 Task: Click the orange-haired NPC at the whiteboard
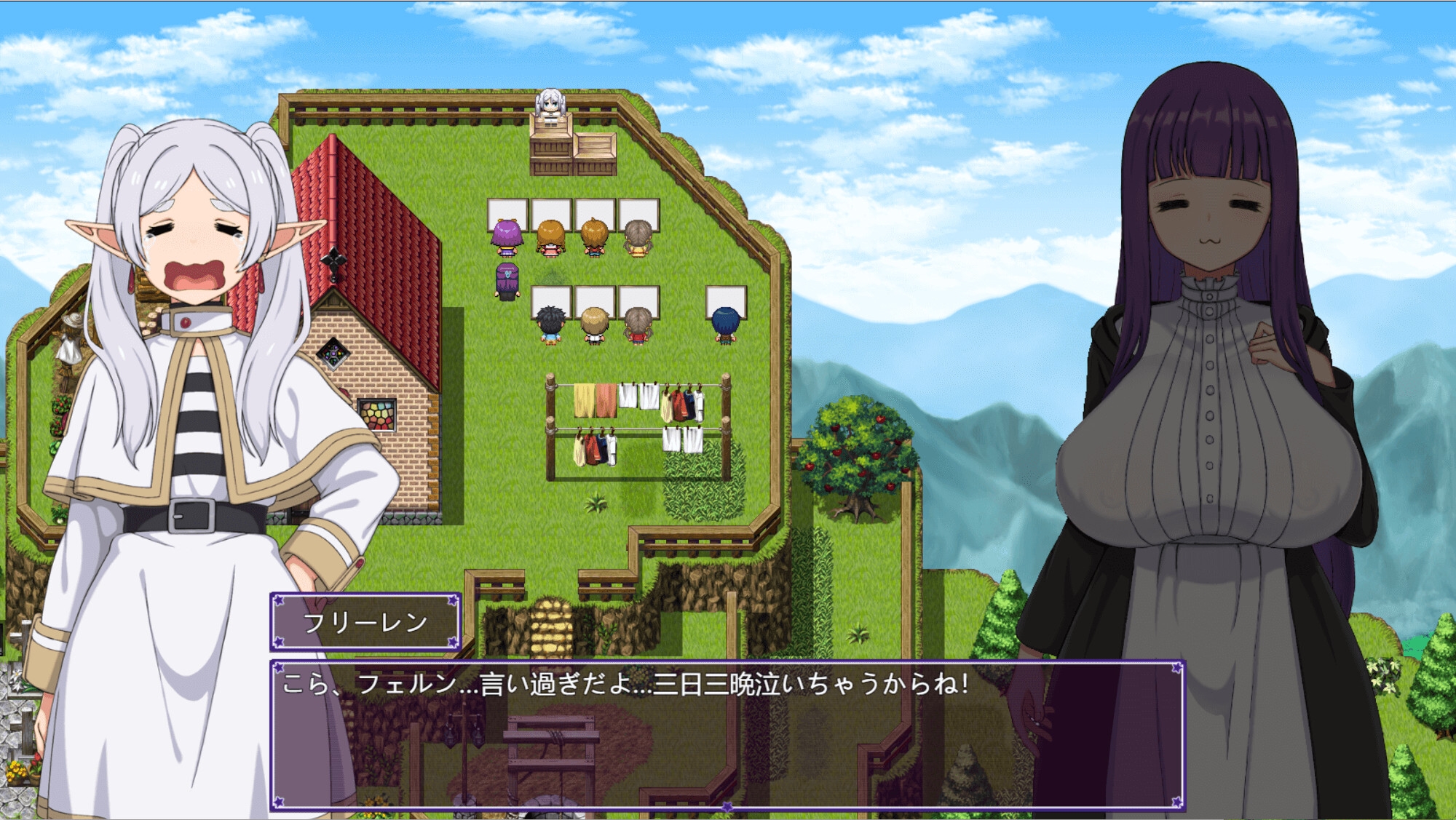[551, 234]
